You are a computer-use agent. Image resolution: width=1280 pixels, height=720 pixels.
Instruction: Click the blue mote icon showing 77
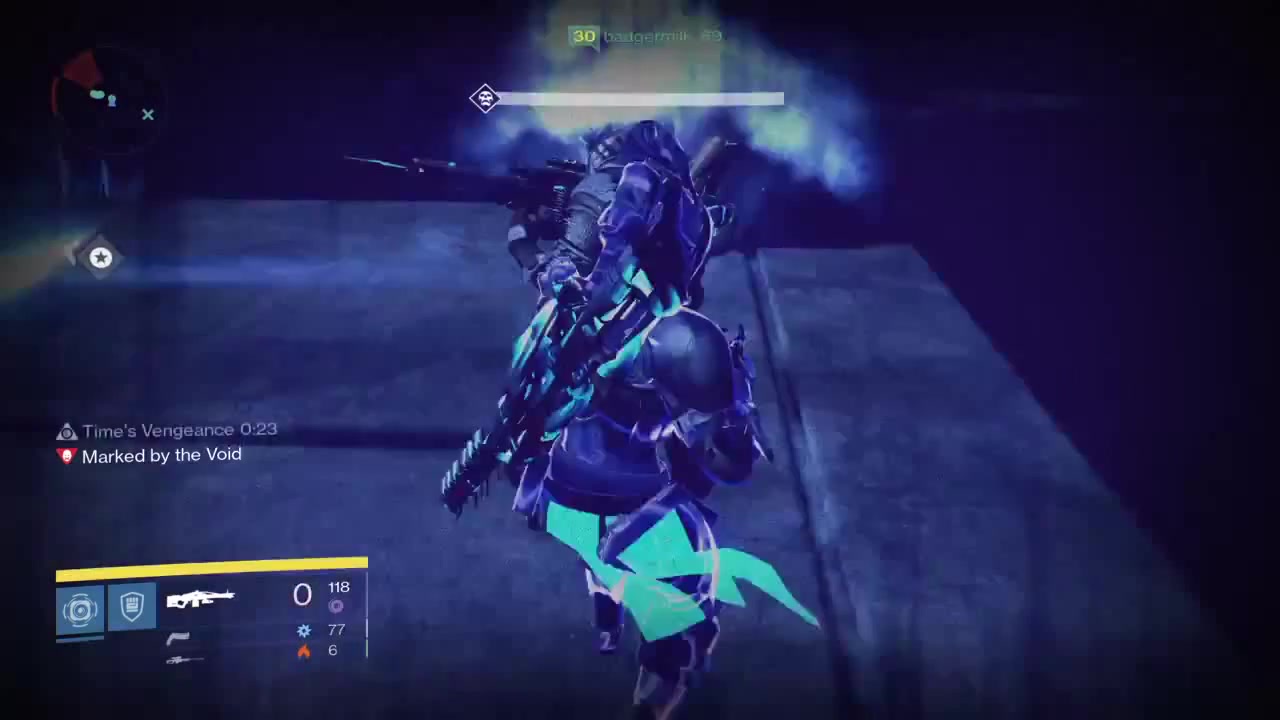coord(303,630)
